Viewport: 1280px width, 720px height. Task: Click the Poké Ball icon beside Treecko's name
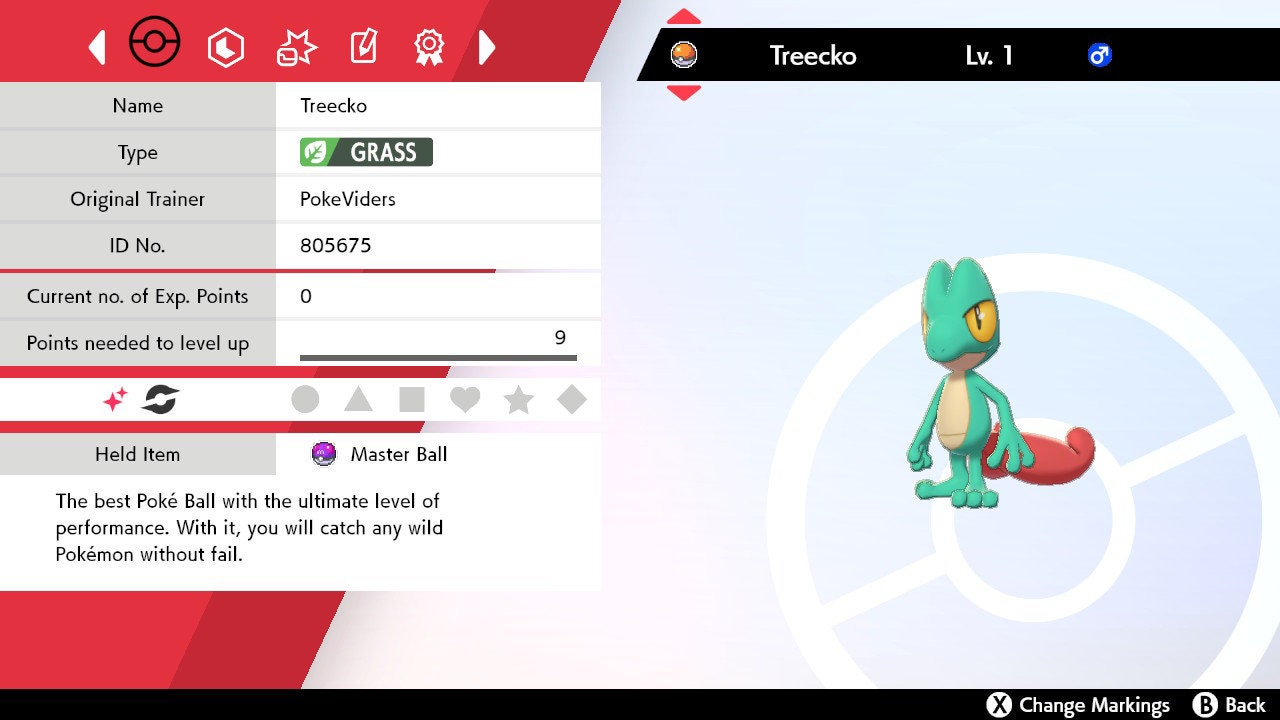683,56
